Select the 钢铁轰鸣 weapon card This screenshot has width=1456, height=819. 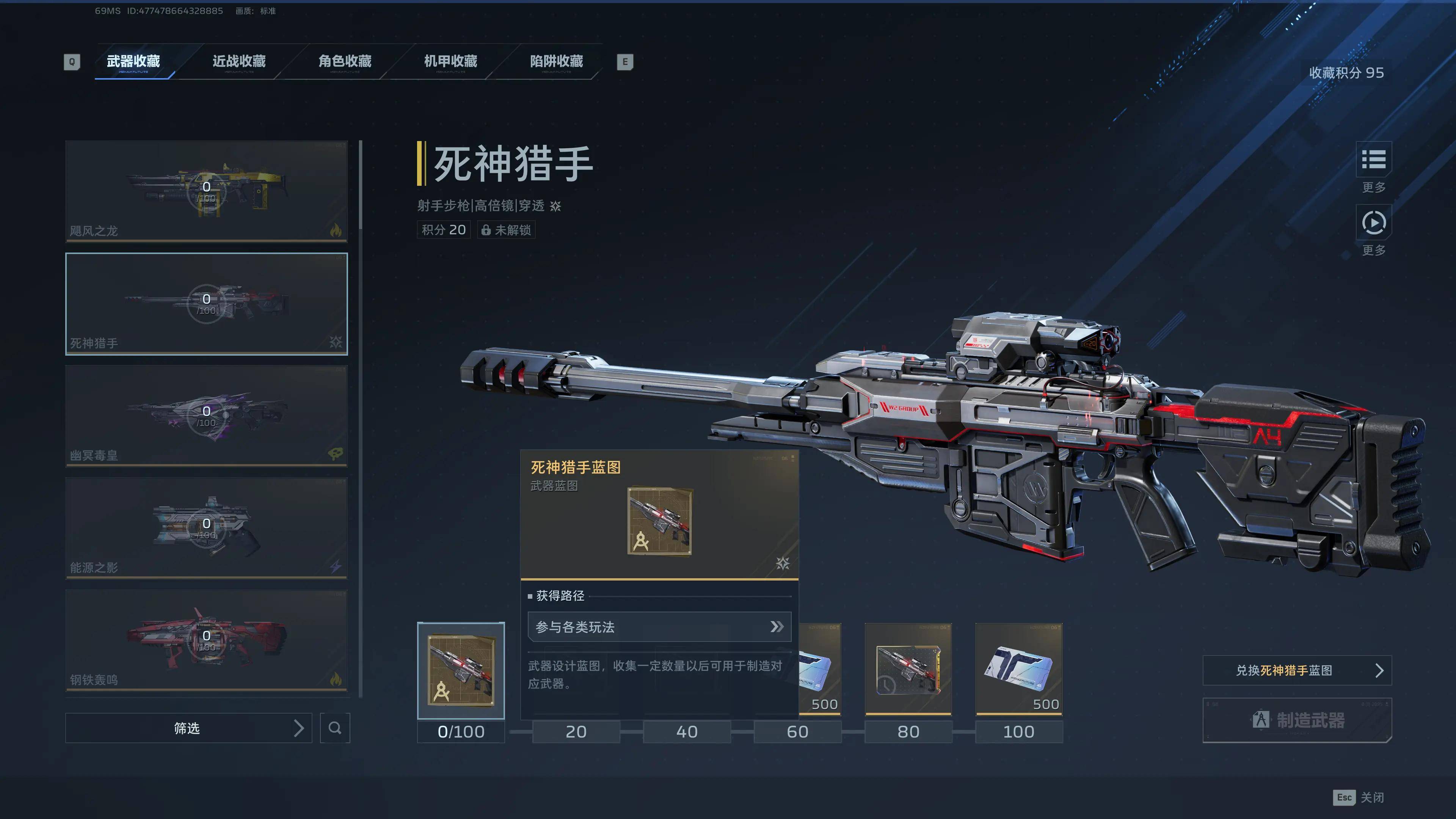[206, 640]
